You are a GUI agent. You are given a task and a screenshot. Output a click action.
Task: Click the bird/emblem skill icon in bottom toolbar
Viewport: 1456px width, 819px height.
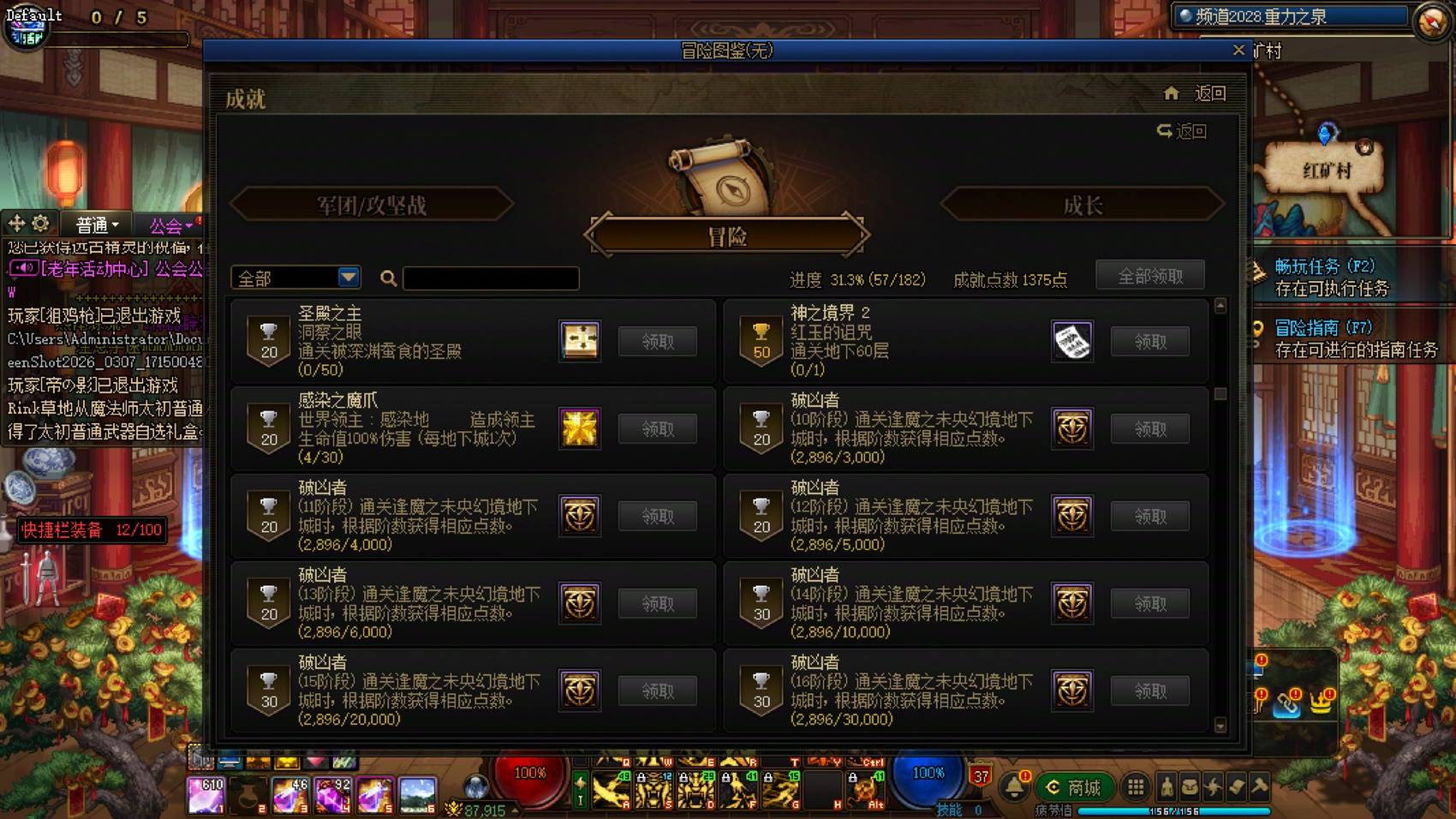(x=1214, y=787)
